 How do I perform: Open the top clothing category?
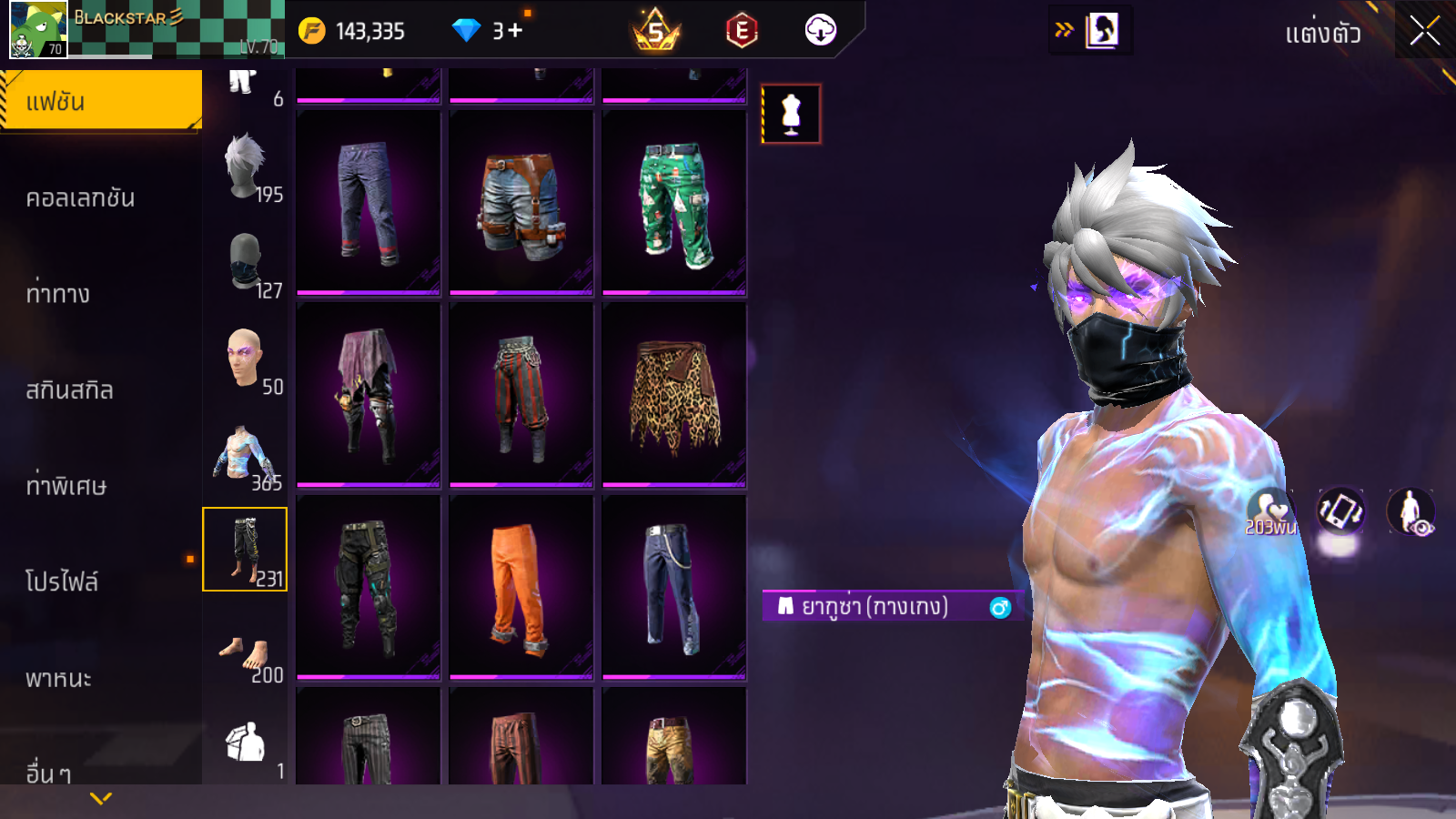(x=246, y=455)
